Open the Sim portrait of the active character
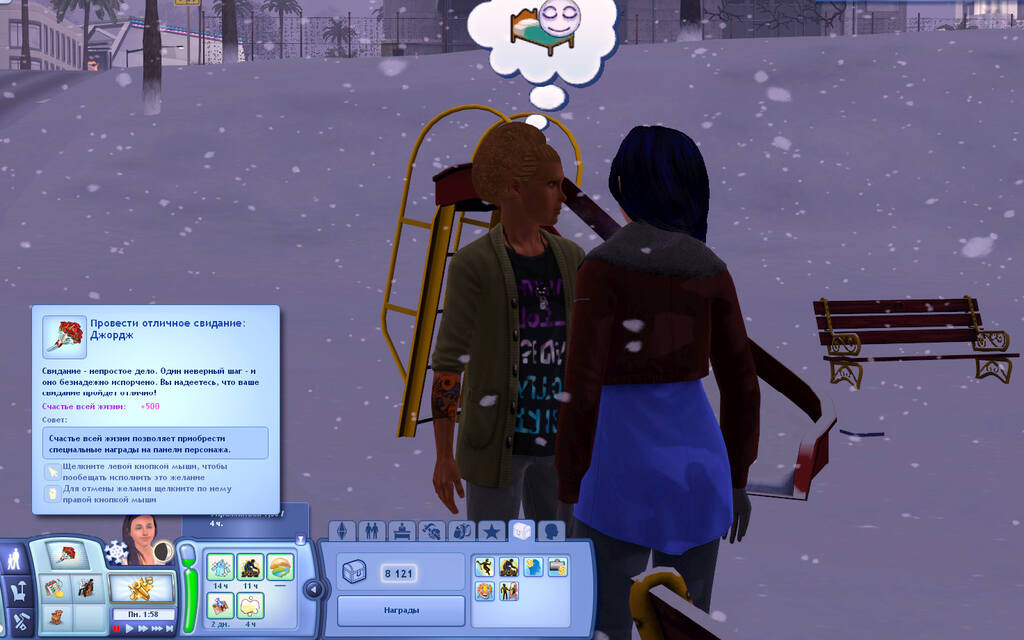 point(140,538)
